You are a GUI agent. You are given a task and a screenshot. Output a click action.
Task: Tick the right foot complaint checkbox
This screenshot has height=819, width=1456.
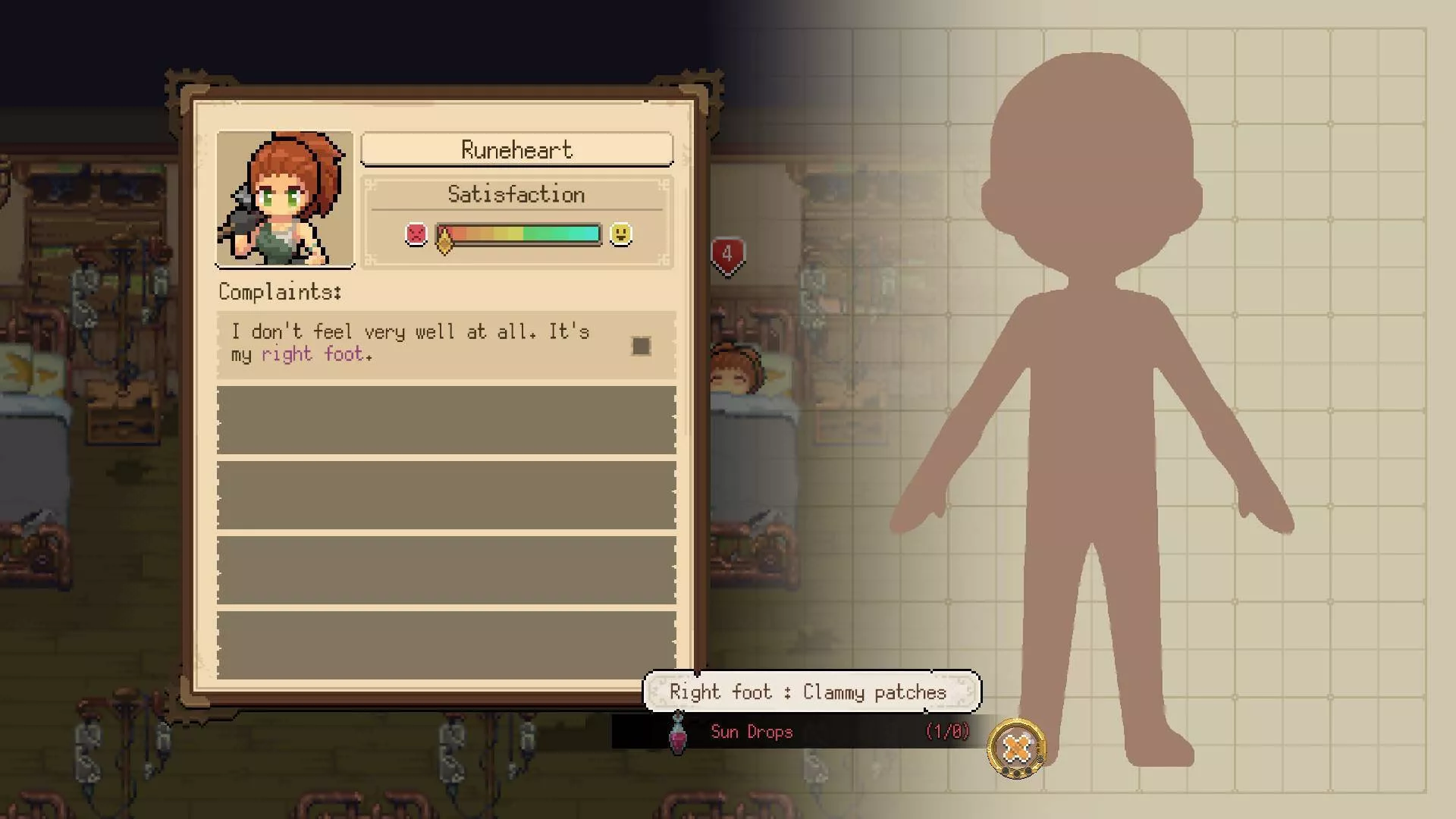641,347
